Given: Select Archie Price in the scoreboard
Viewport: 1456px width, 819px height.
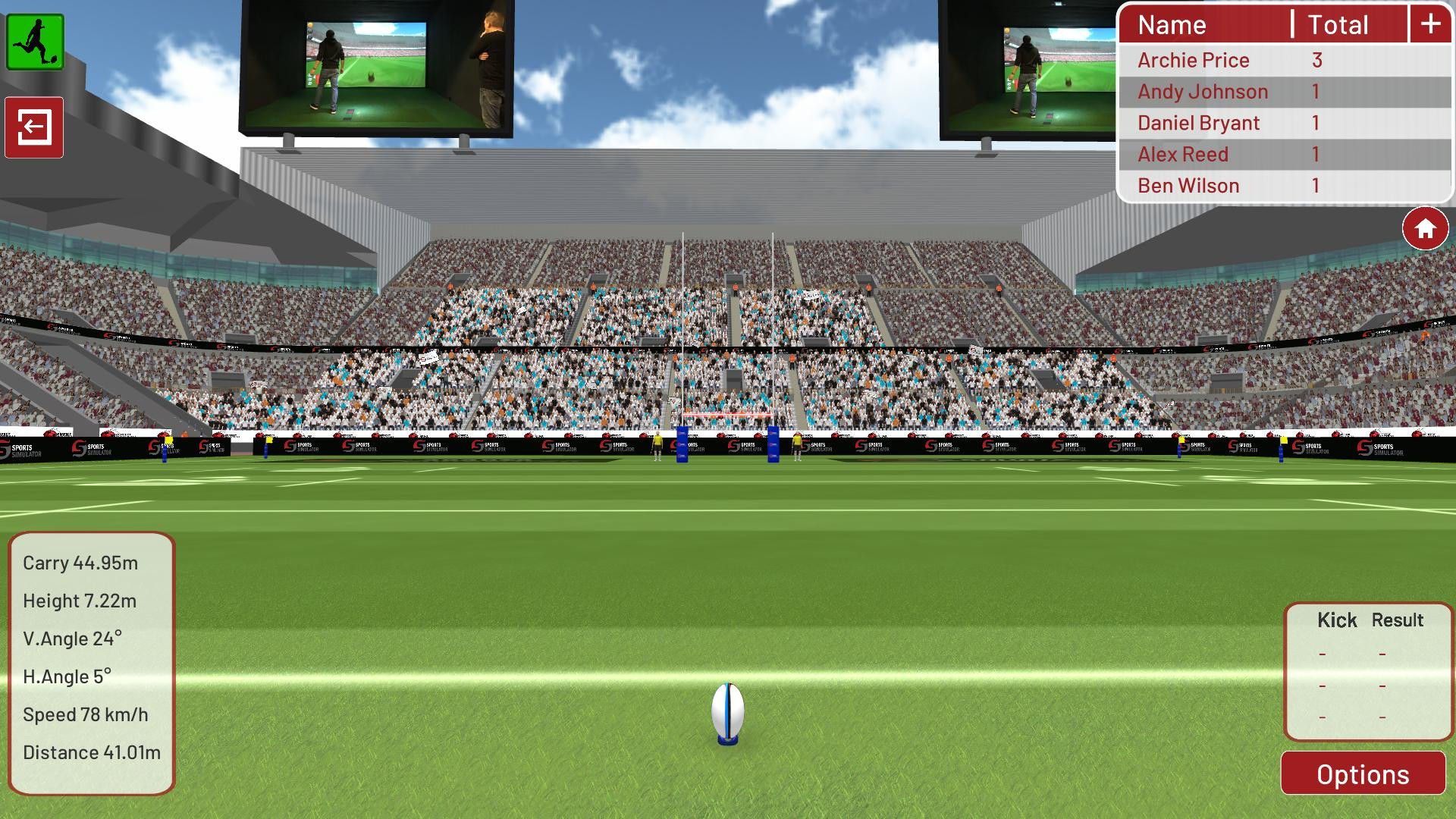Looking at the screenshot, I should pyautogui.click(x=1194, y=60).
